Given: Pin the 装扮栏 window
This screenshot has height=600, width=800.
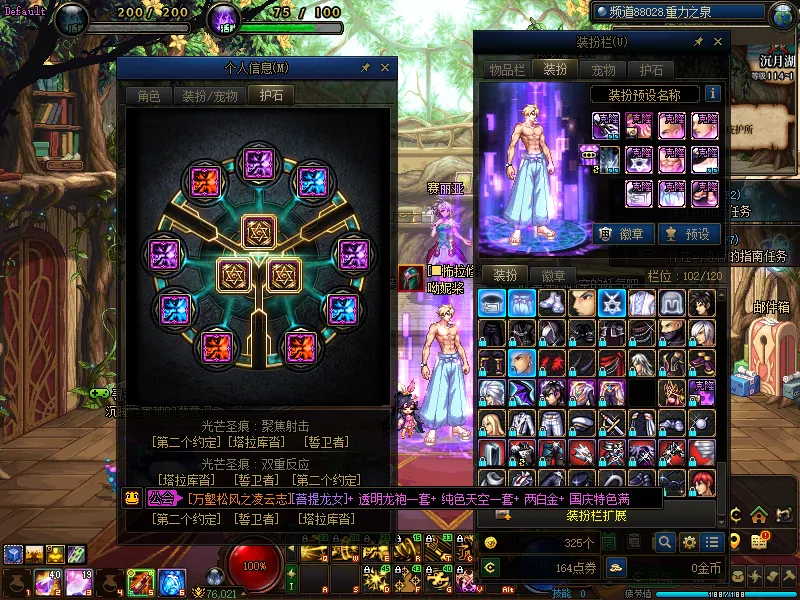Looking at the screenshot, I should point(699,42).
